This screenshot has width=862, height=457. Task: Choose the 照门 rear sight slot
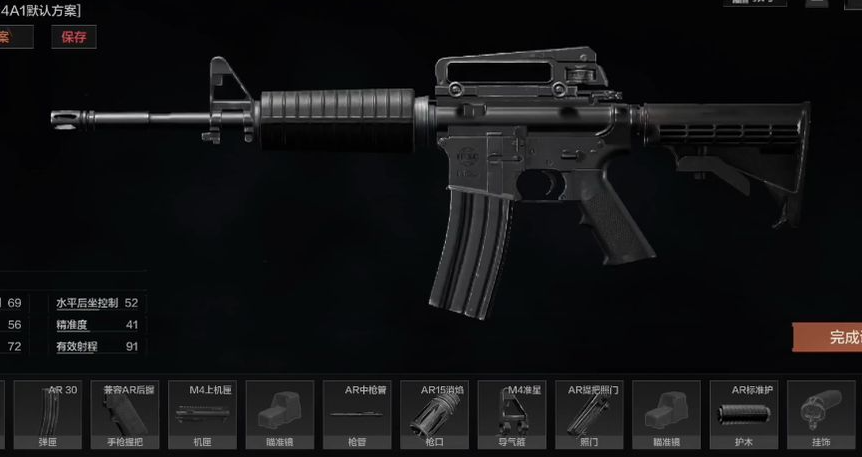[x=588, y=415]
